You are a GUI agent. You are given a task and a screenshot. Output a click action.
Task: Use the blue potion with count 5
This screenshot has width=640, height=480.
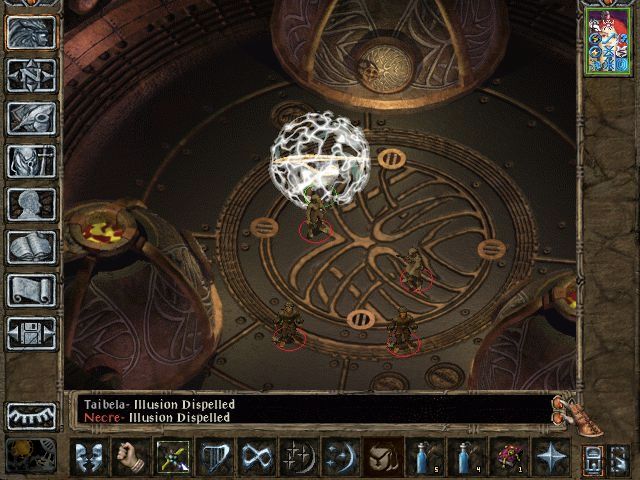click(x=425, y=457)
